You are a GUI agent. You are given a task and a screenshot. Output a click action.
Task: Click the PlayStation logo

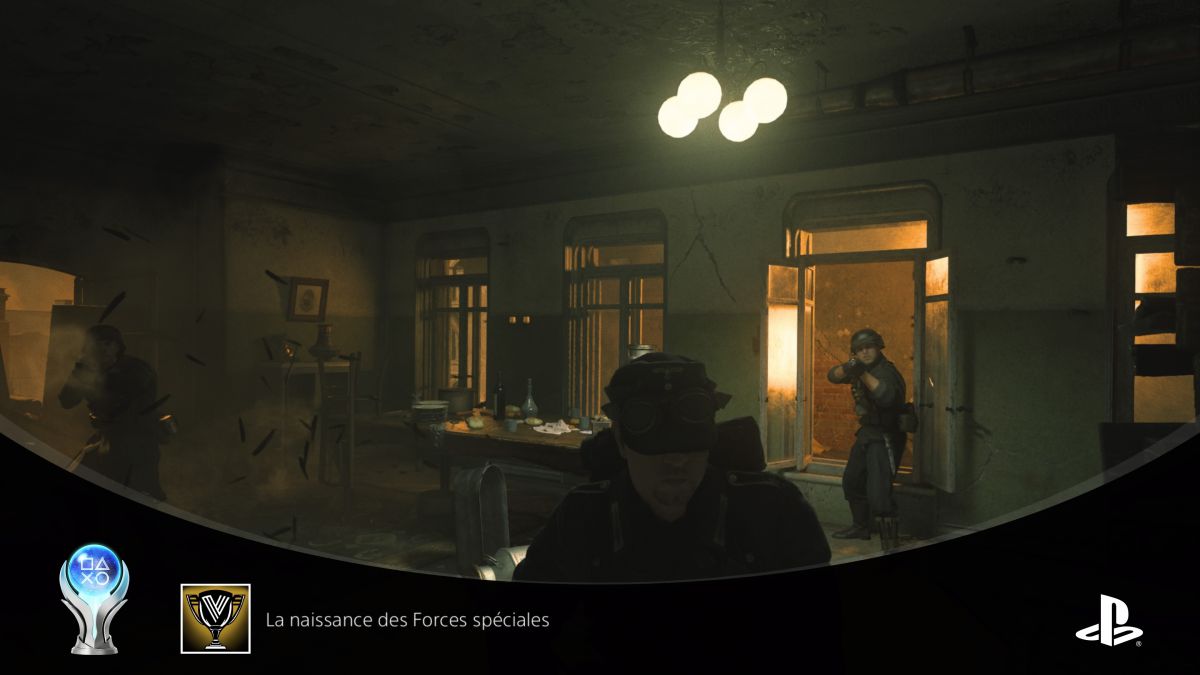1109,620
